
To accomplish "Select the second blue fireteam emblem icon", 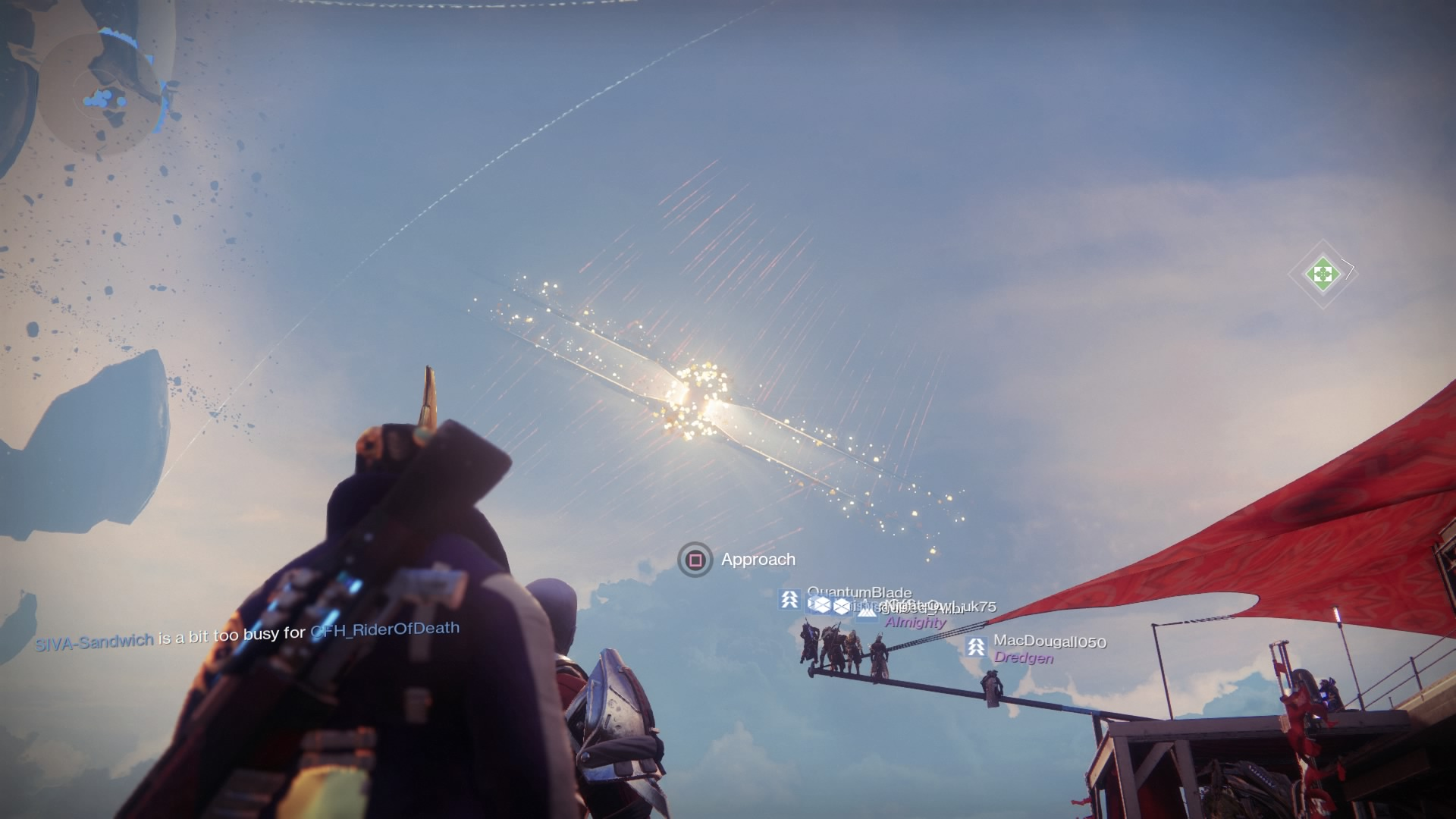I will (x=843, y=604).
